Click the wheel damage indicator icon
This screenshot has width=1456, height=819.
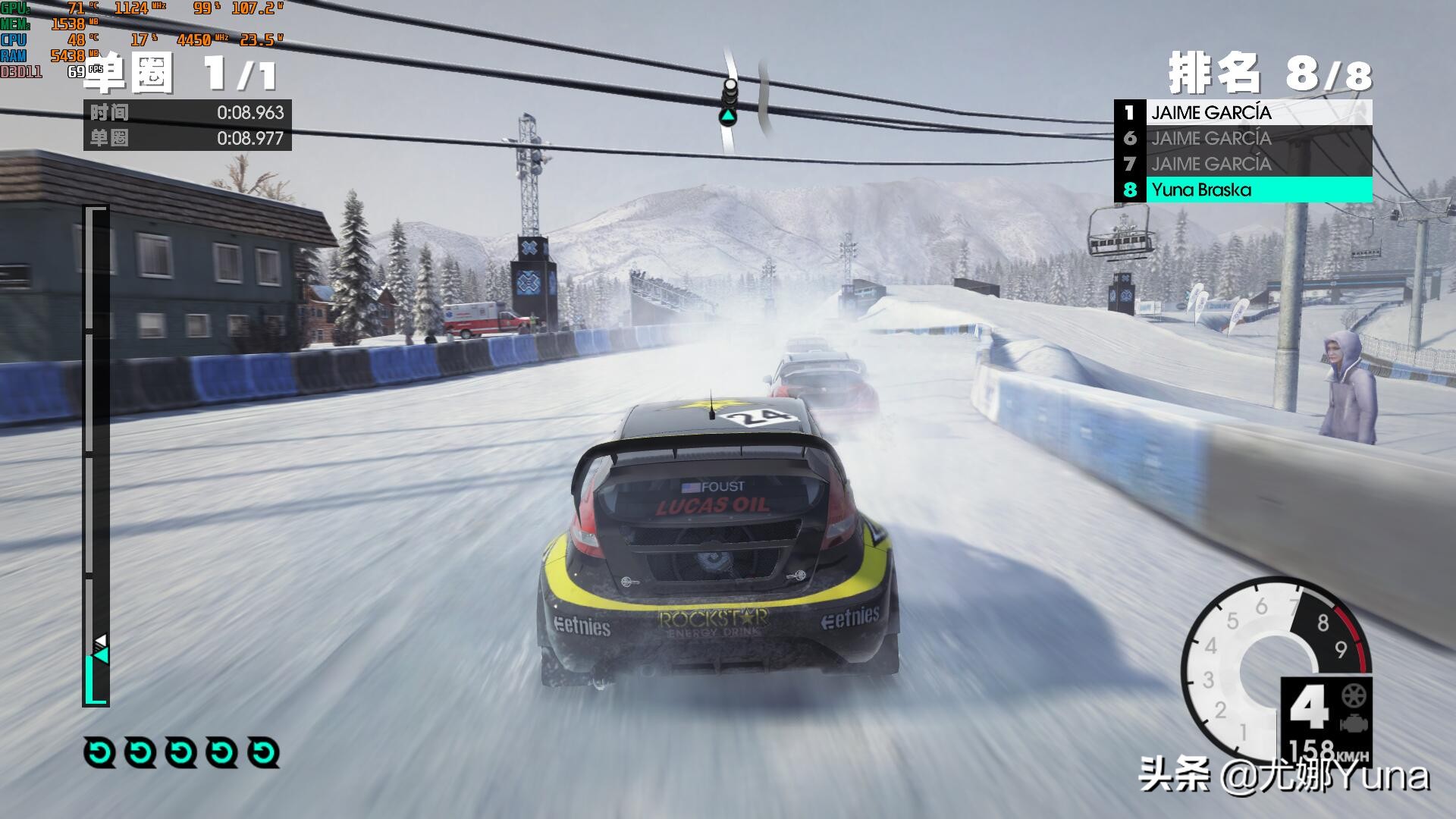[x=1353, y=695]
